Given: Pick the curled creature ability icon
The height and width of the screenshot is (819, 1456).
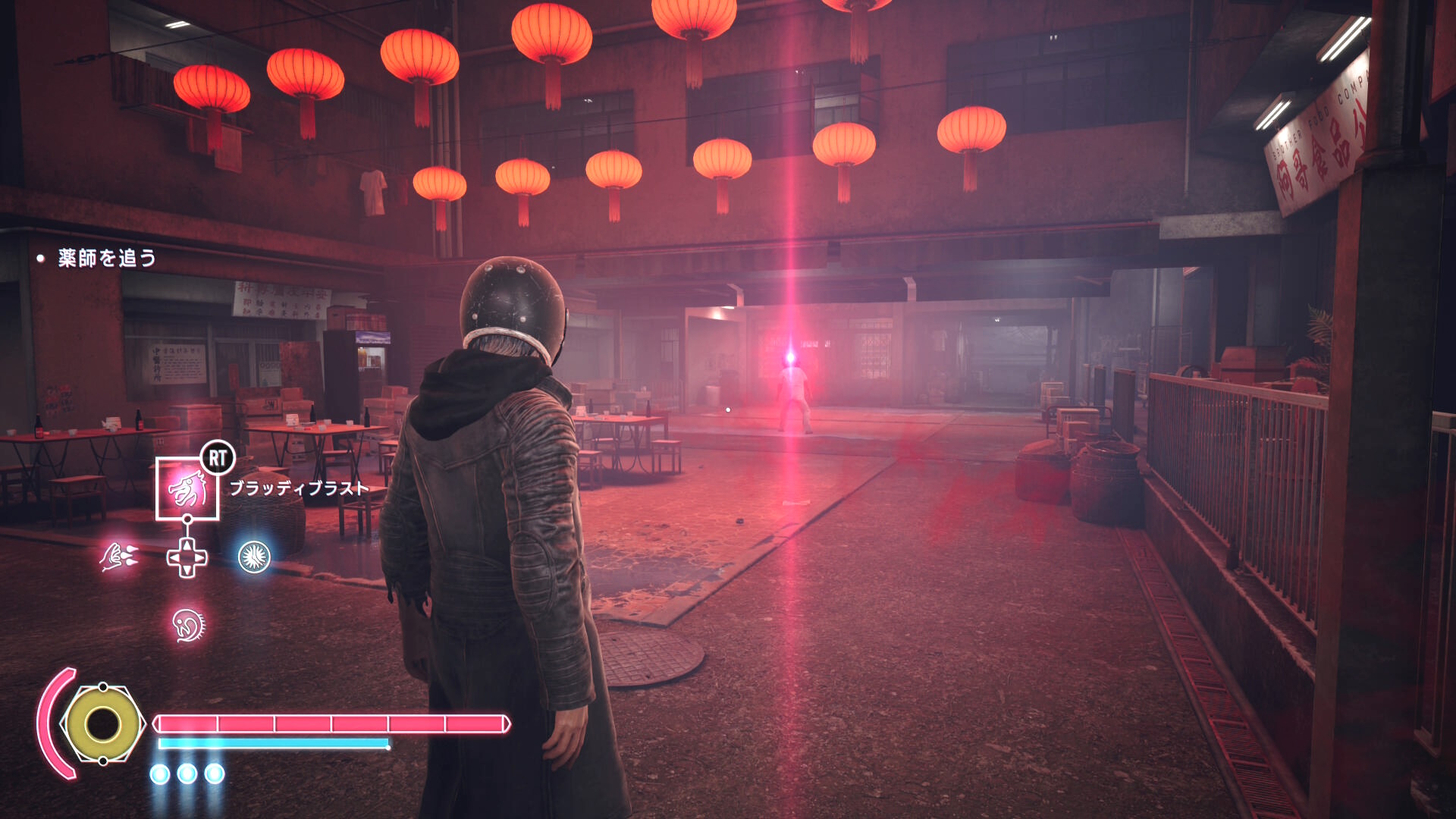Looking at the screenshot, I should click(x=187, y=625).
